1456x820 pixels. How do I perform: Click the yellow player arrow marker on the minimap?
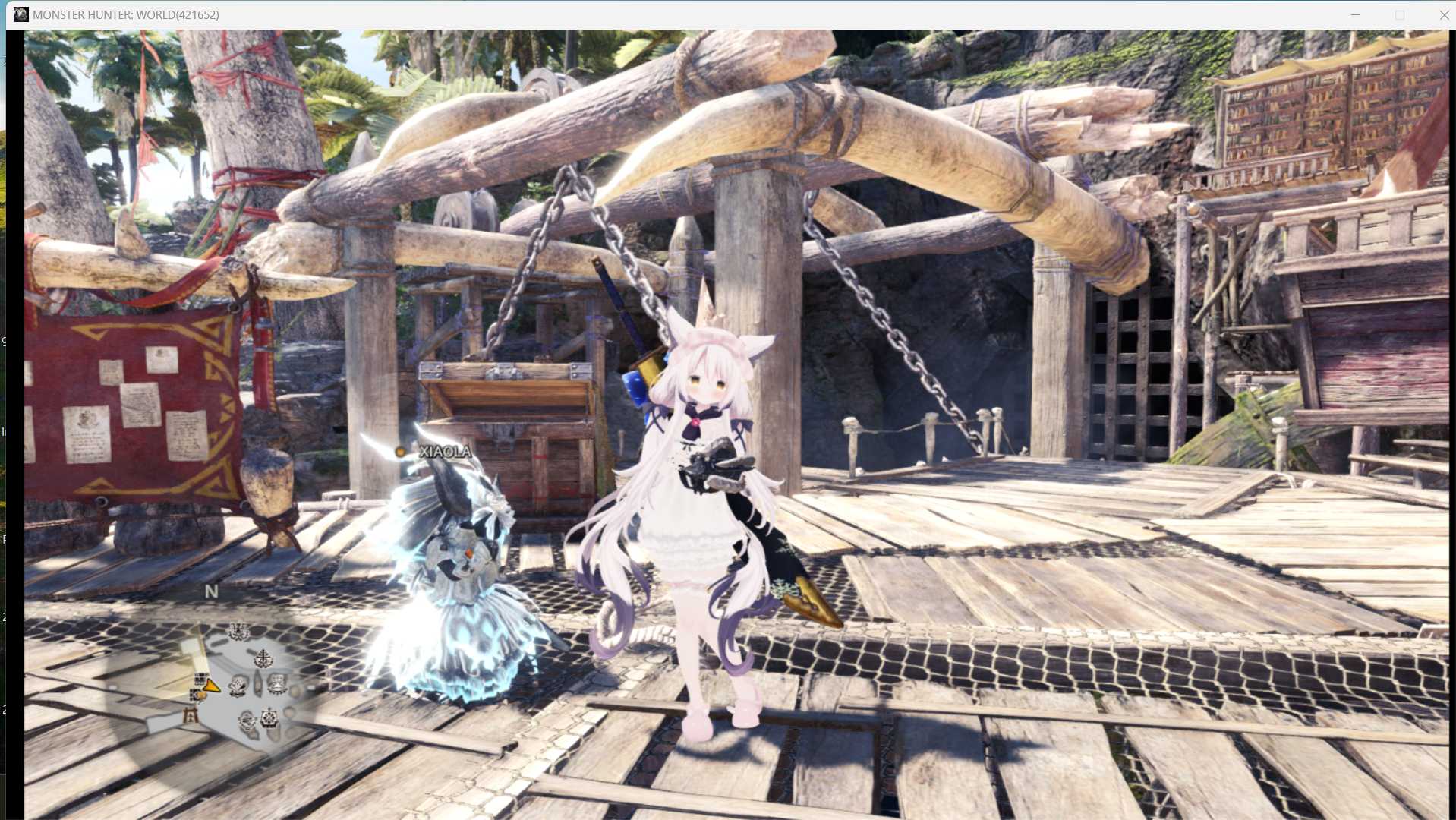tap(212, 686)
